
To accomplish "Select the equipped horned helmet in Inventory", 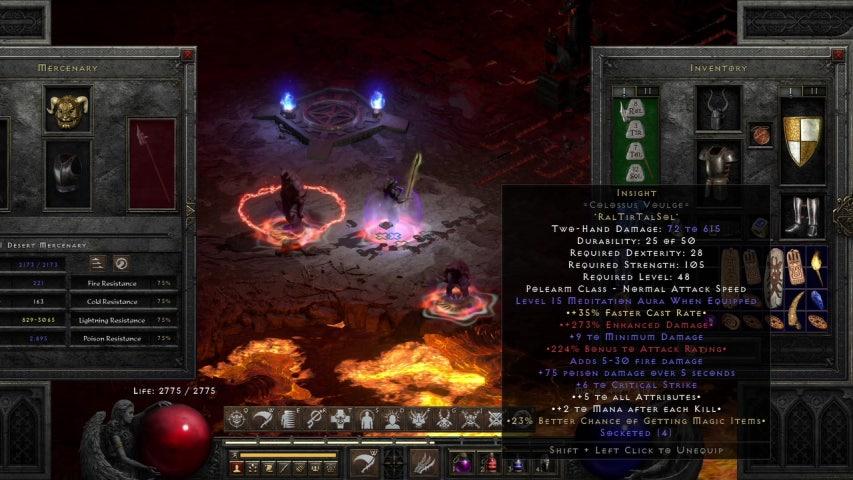I will [719, 107].
